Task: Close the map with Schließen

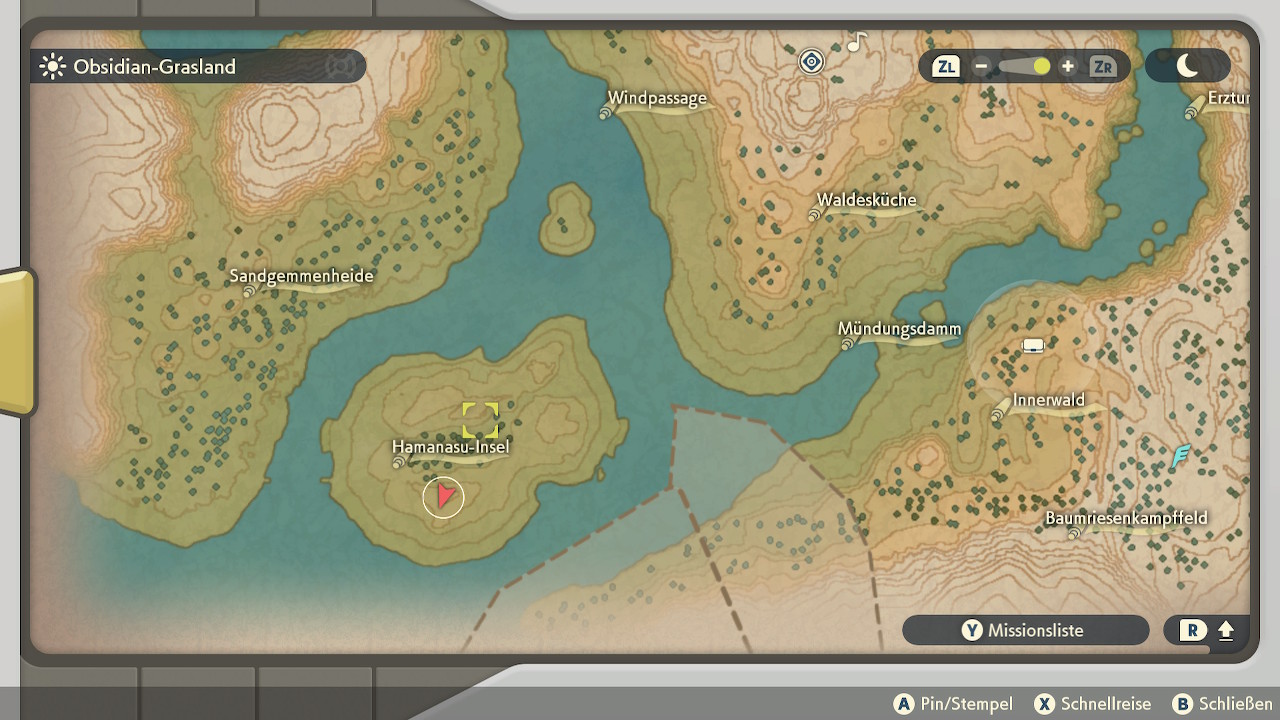Action: tap(1222, 704)
